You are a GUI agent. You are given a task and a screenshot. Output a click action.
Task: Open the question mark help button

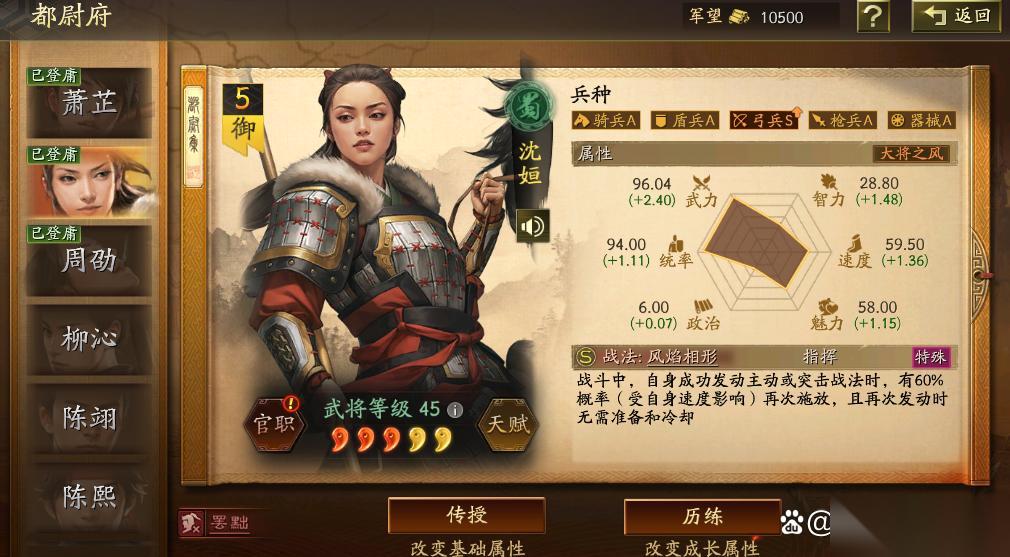tap(873, 16)
